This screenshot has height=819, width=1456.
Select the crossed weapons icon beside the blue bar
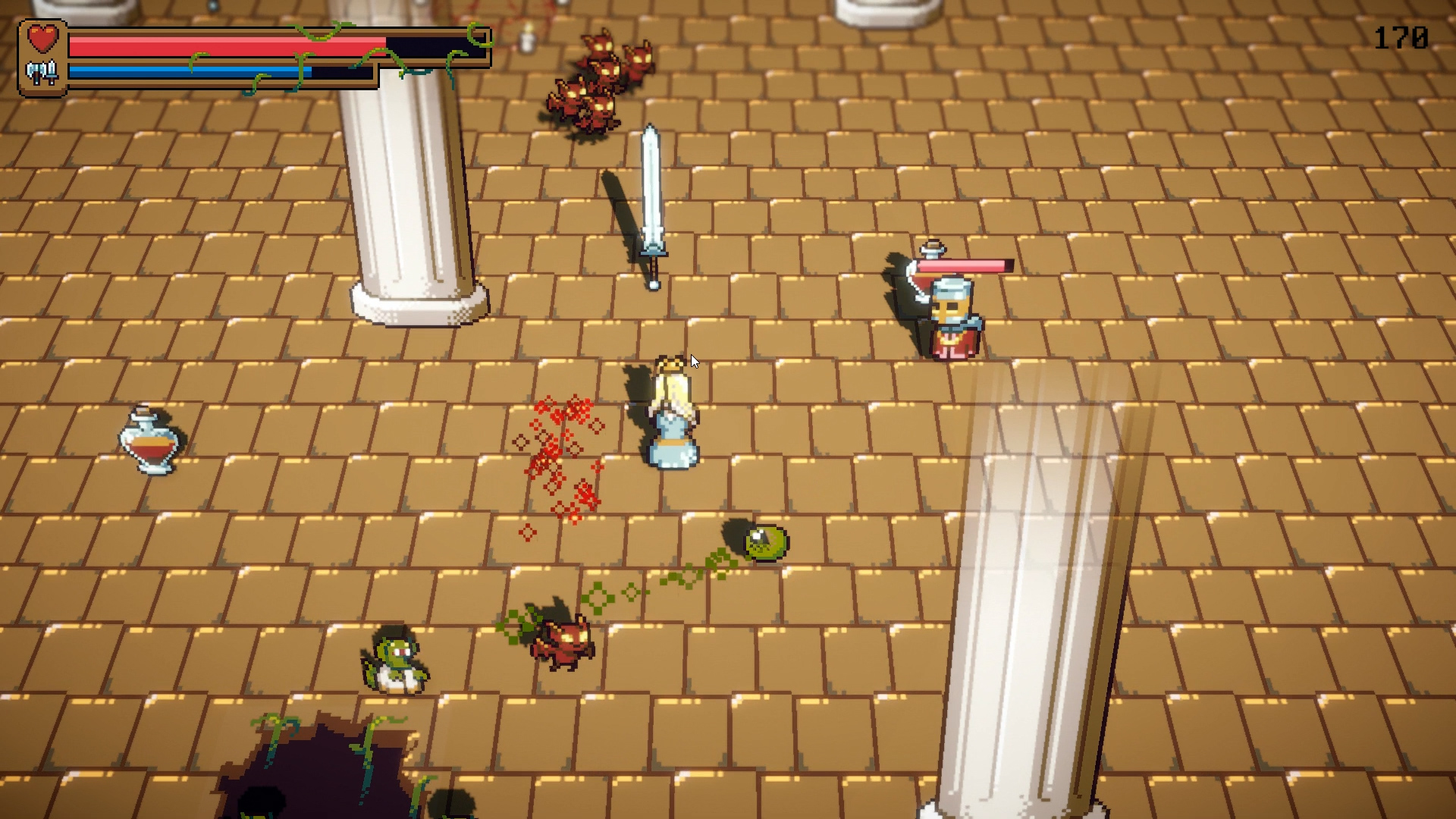42,74
